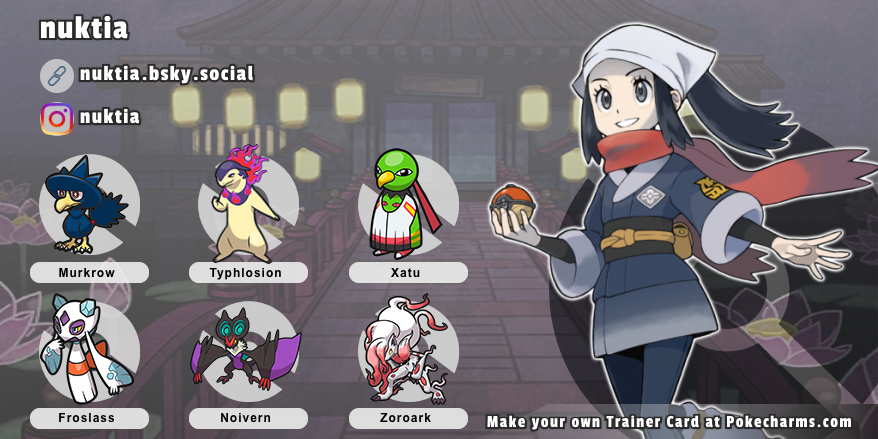Click the chain link icon
Viewport: 878px width, 439px height.
click(x=57, y=75)
